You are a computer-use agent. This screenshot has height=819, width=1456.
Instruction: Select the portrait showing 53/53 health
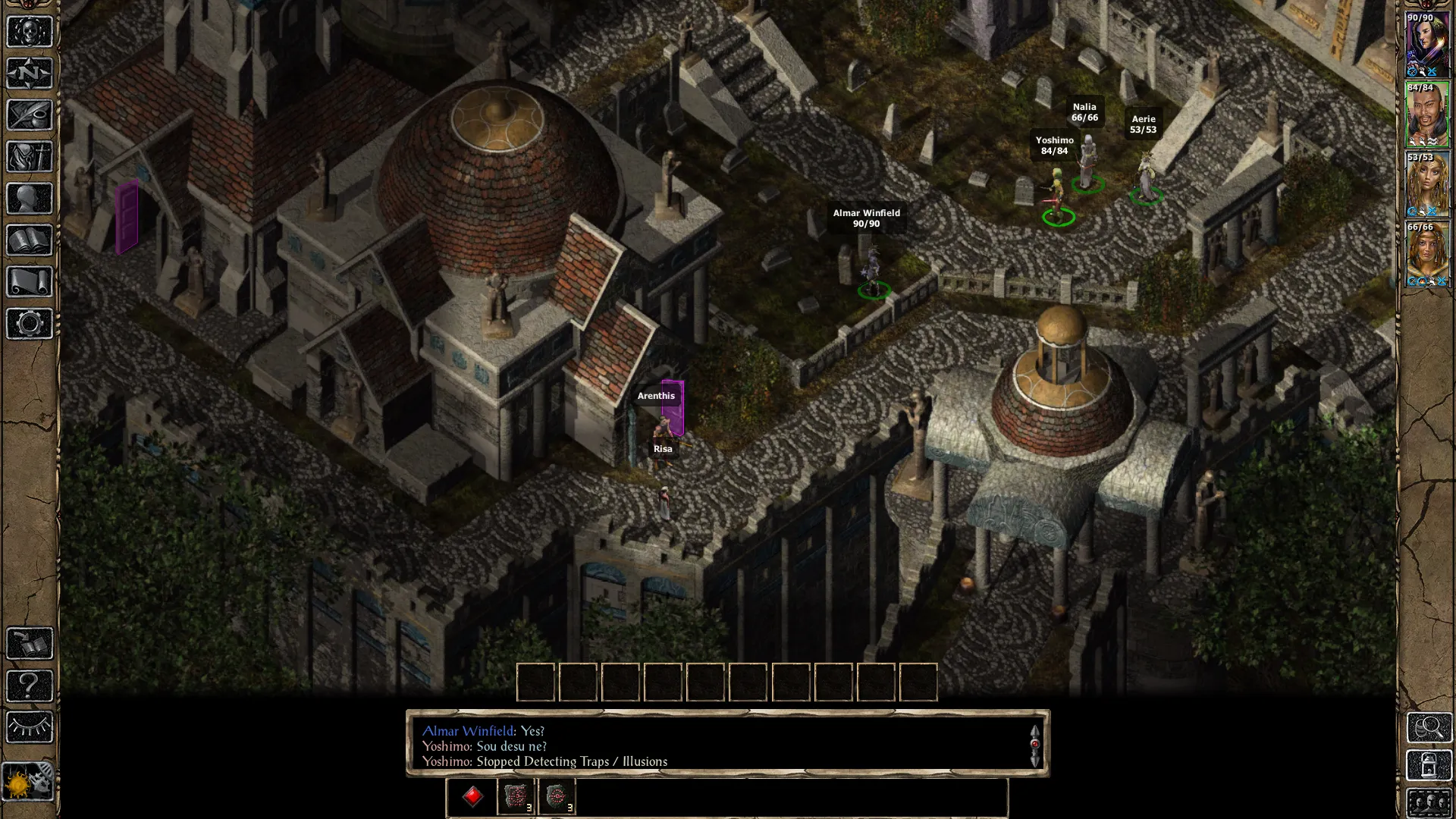pos(1427,185)
